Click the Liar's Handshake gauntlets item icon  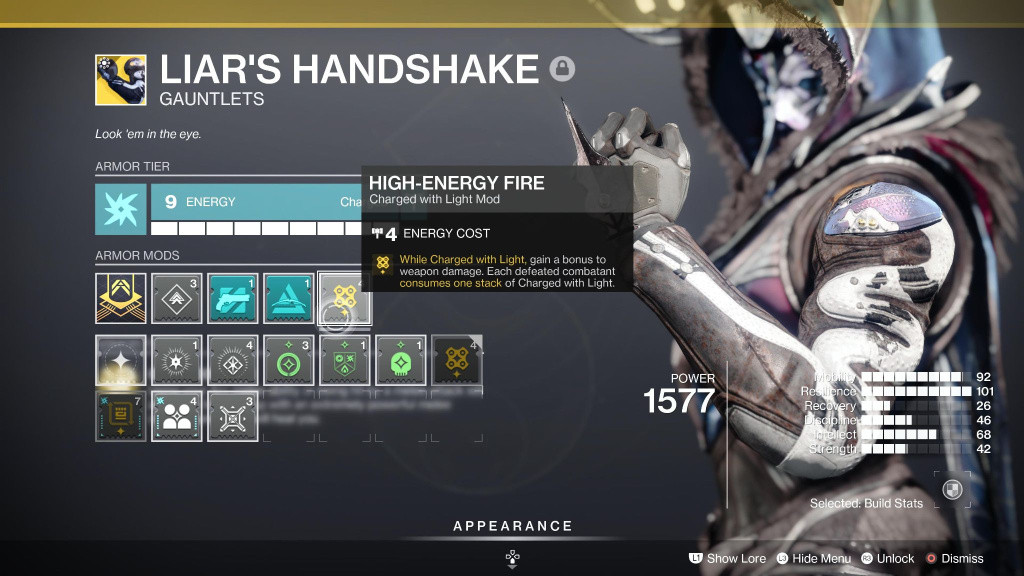121,80
